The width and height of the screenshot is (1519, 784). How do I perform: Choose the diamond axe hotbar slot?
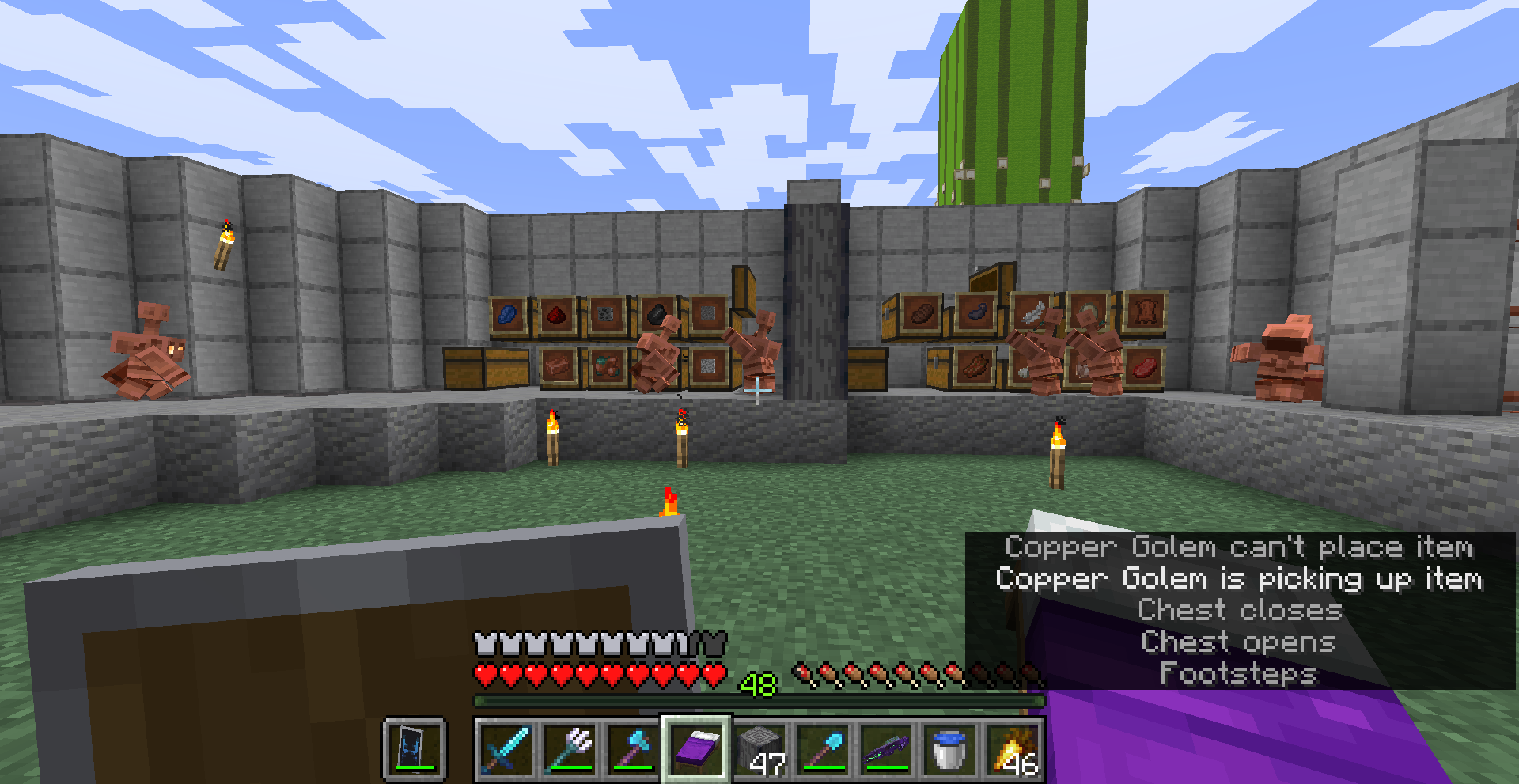coord(633,748)
